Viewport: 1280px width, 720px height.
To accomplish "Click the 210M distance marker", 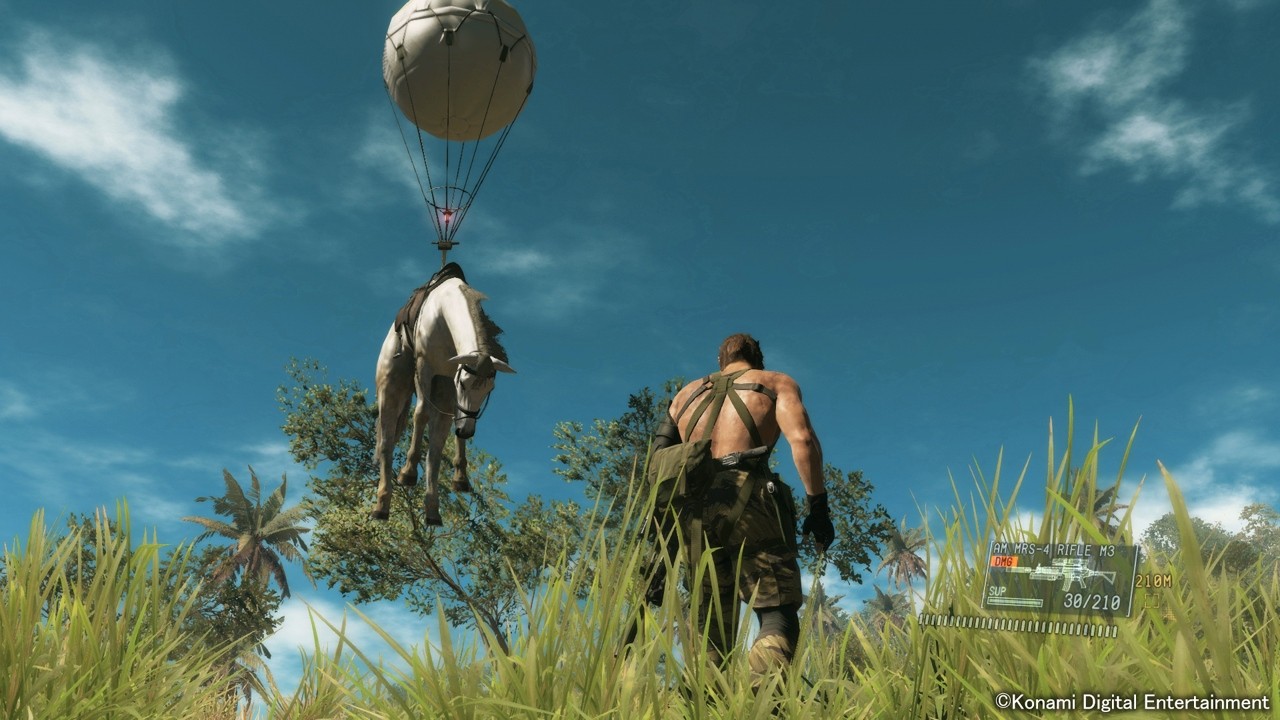I will pos(1153,581).
